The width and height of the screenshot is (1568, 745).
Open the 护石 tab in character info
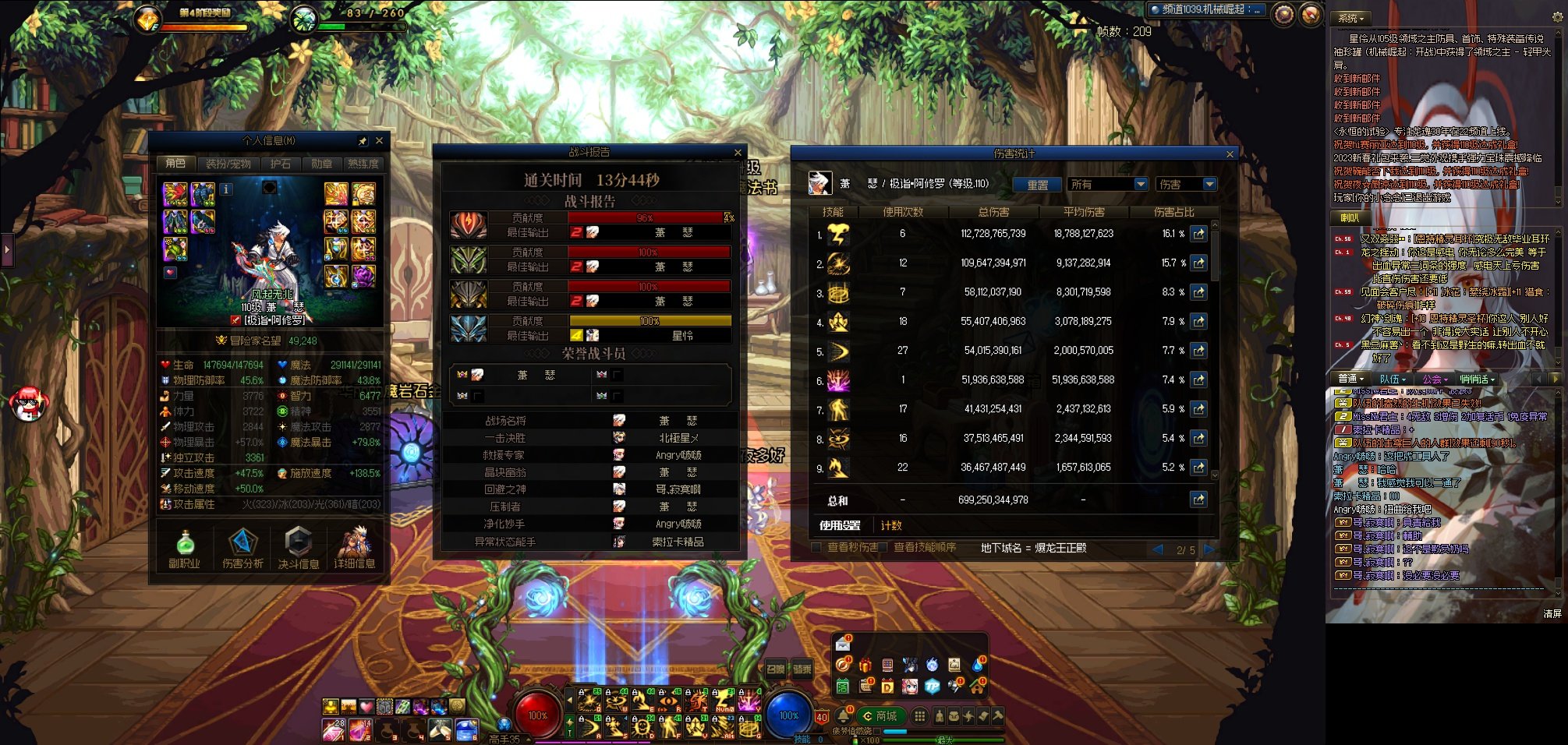(280, 164)
